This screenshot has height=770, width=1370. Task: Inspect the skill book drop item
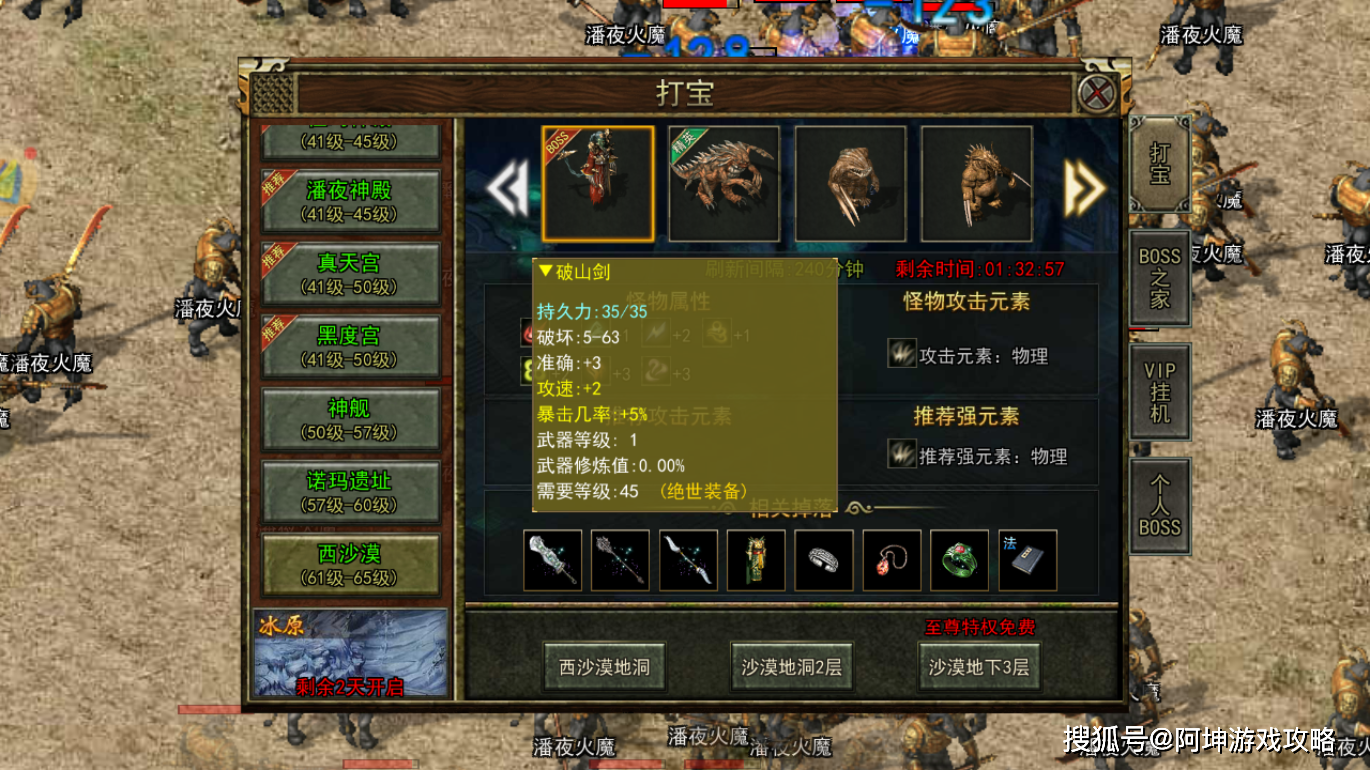(1027, 560)
